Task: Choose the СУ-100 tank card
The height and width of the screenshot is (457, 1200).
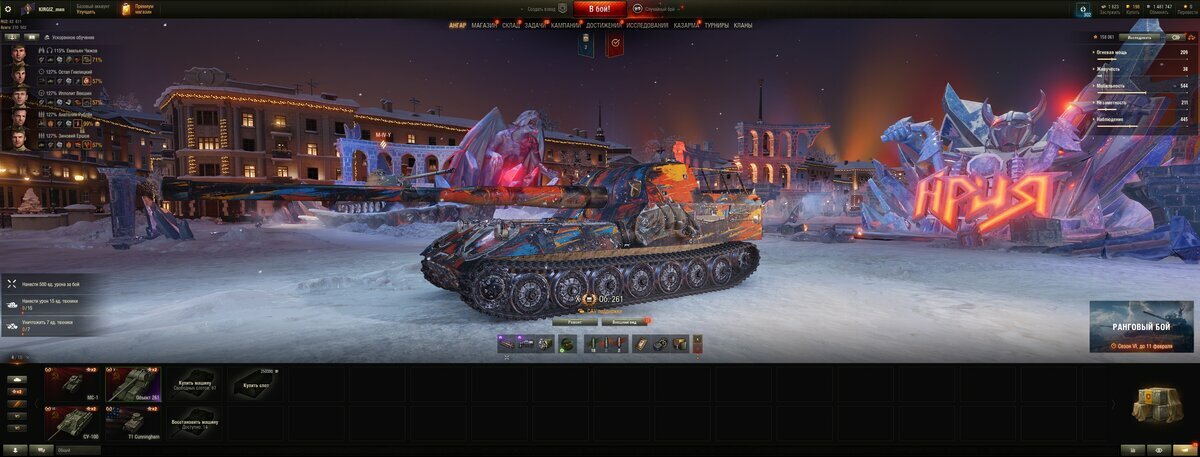Action: pyautogui.click(x=72, y=423)
